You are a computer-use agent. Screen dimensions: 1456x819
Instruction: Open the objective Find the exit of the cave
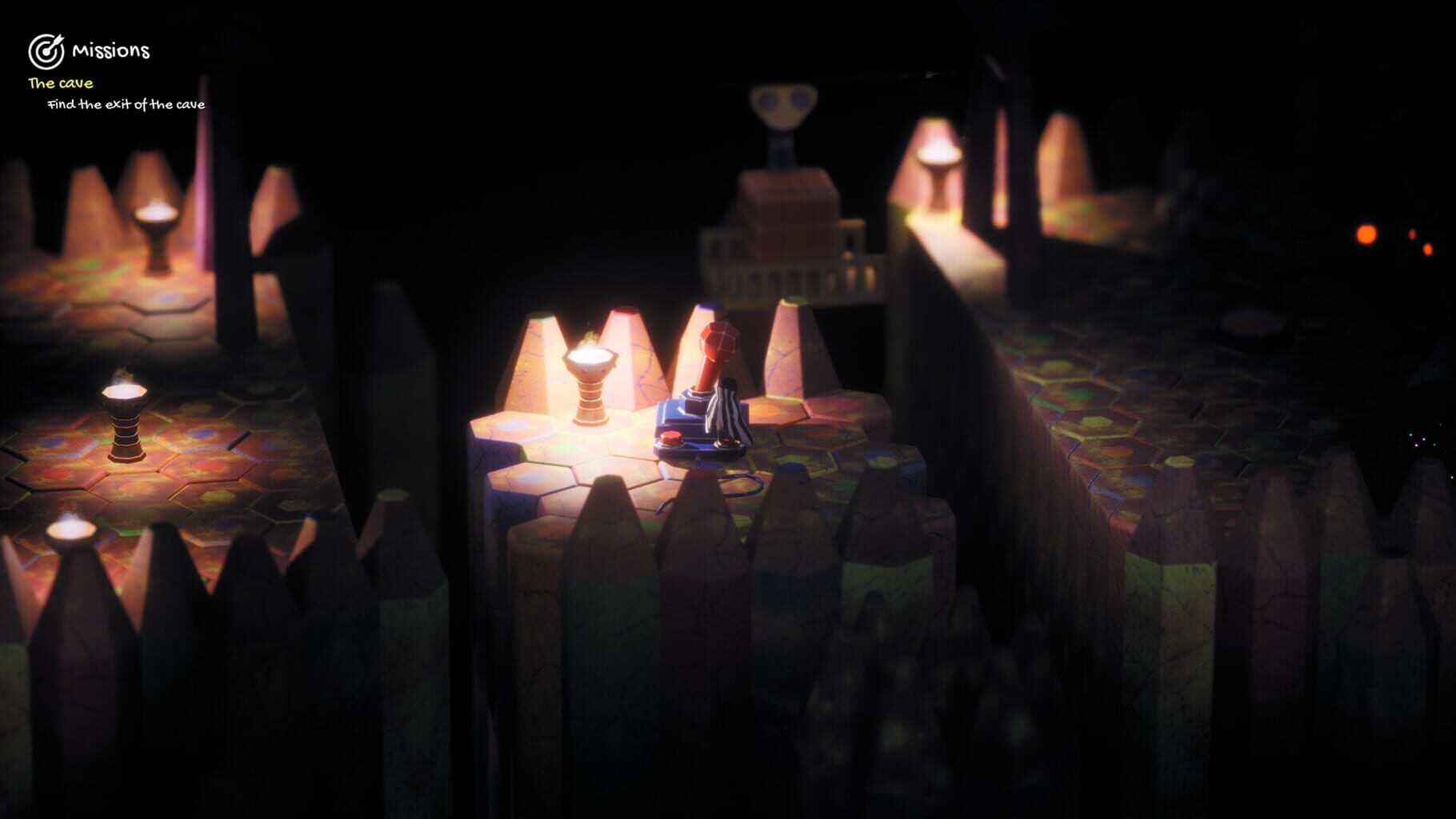click(x=126, y=104)
